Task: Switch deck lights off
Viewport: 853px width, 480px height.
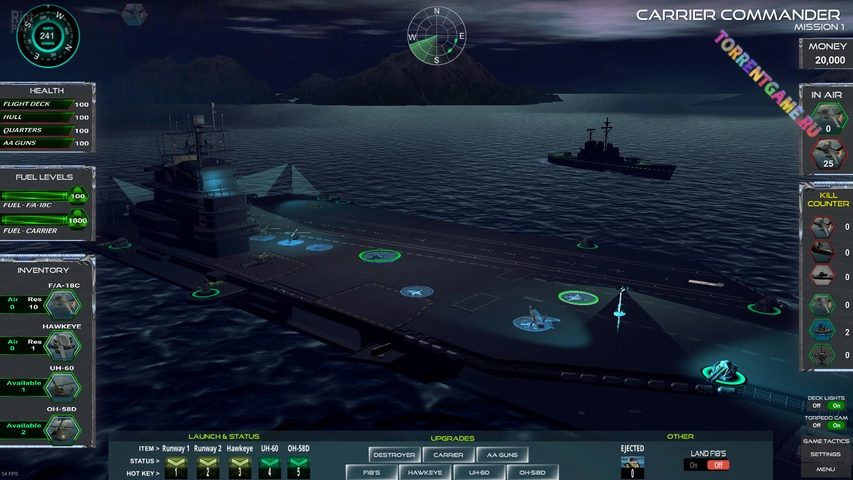Action: pyautogui.click(x=816, y=405)
